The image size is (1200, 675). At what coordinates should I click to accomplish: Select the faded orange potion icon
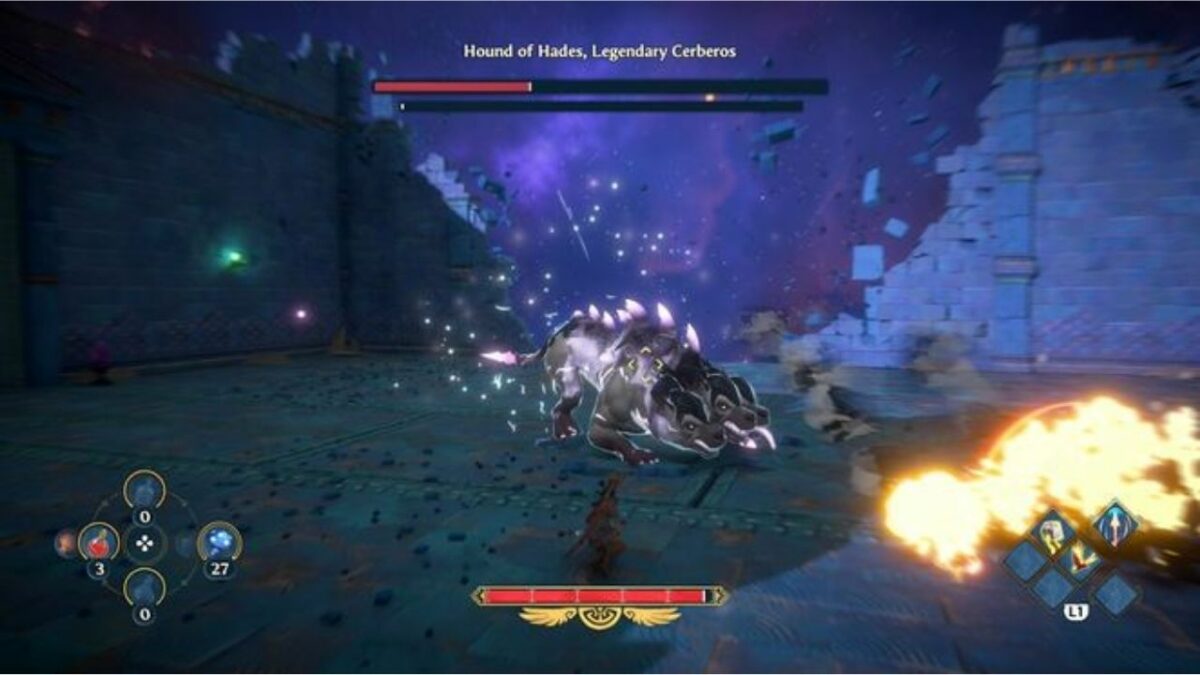point(66,543)
